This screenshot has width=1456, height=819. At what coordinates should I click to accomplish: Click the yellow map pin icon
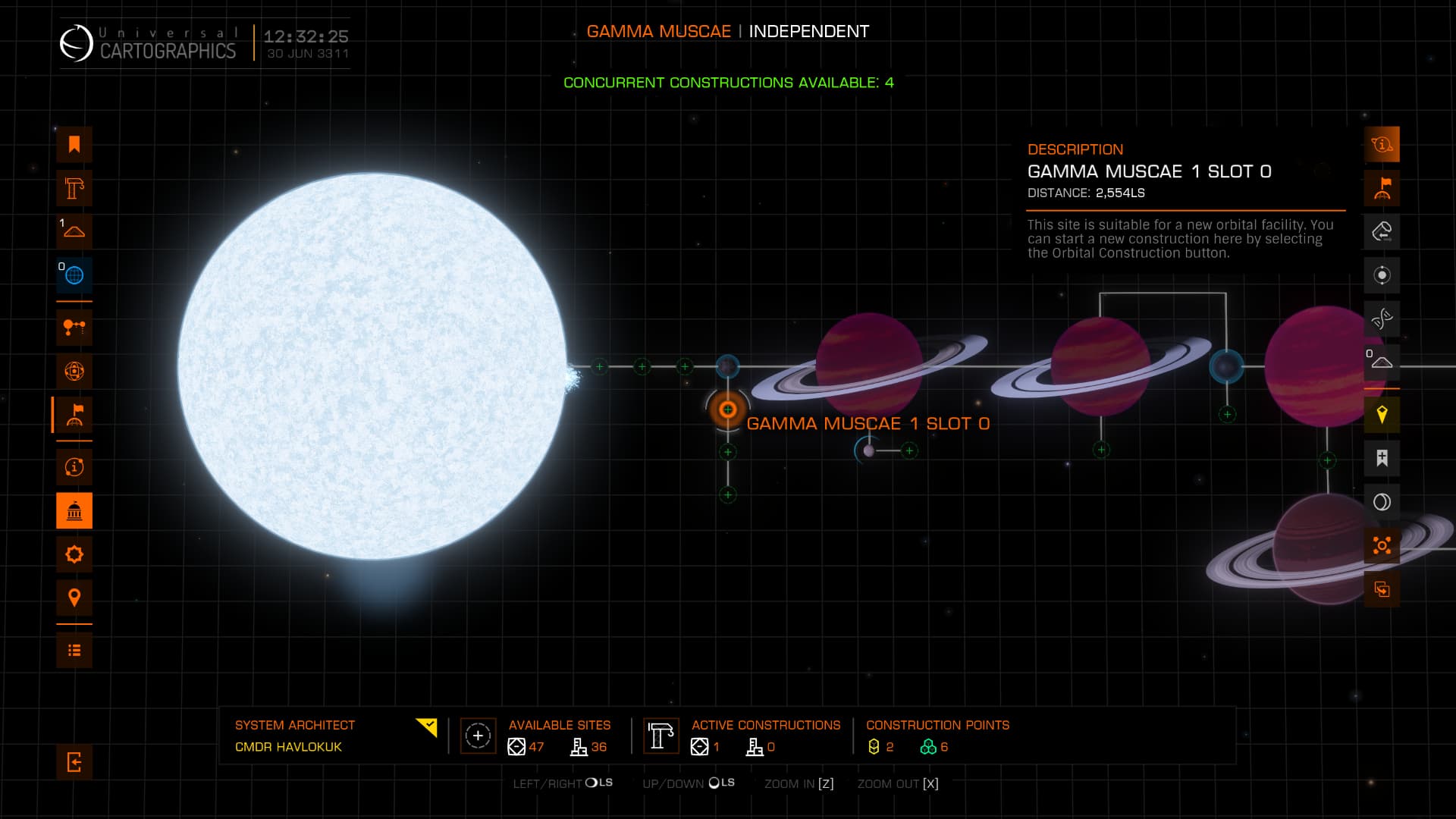tap(1382, 414)
